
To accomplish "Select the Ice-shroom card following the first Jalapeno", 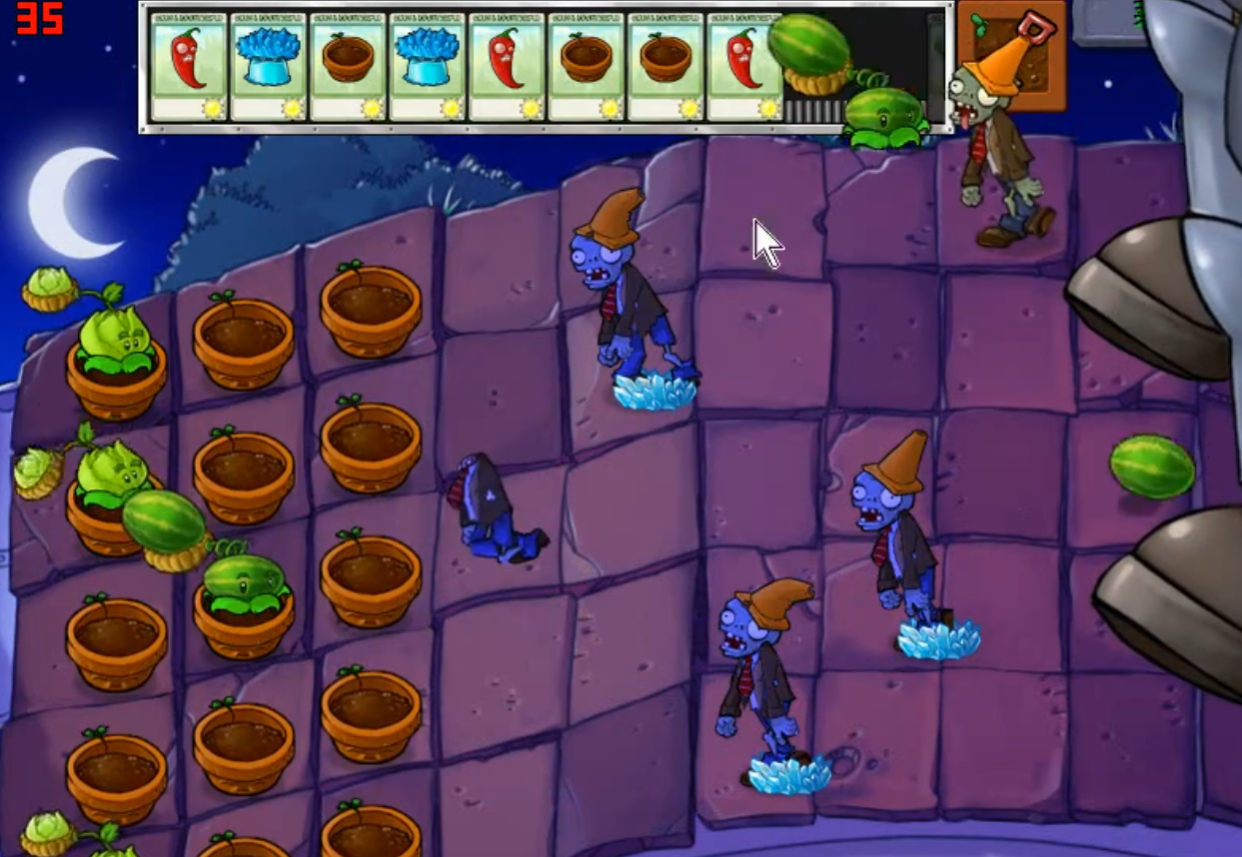I will [268, 67].
